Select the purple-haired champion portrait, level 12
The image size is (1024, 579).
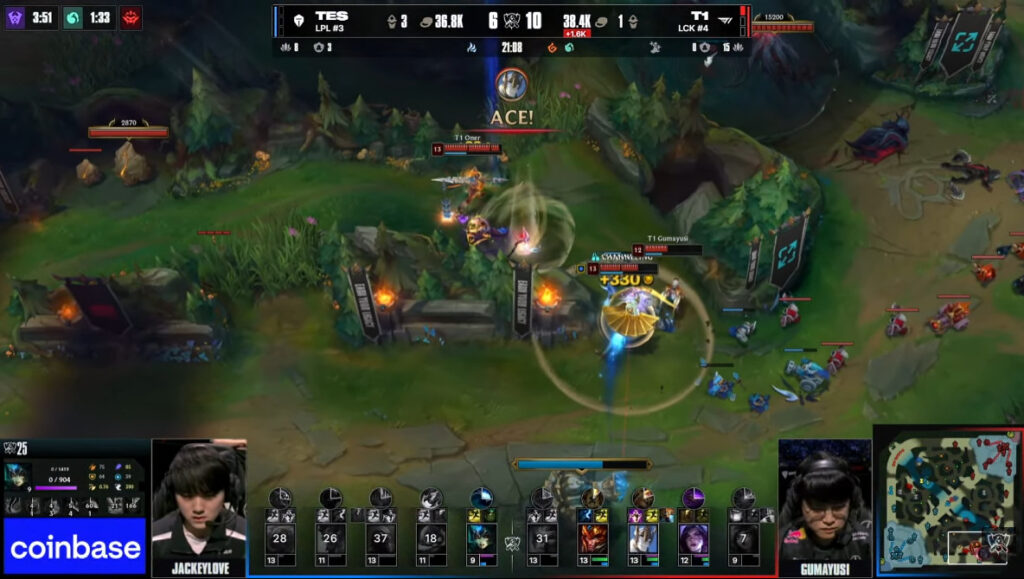click(x=693, y=539)
